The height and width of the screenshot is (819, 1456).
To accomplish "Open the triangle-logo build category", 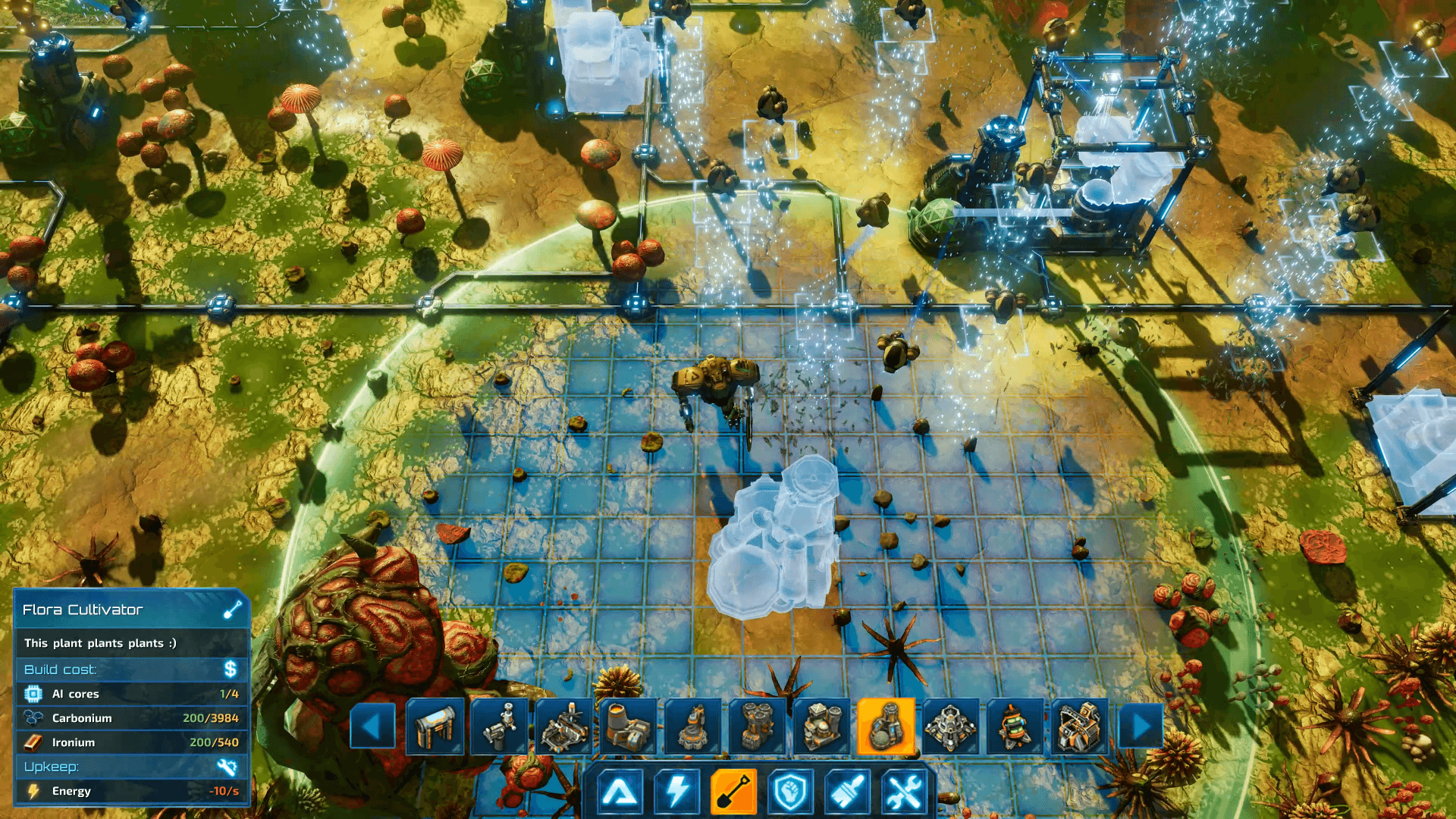I will click(x=620, y=792).
